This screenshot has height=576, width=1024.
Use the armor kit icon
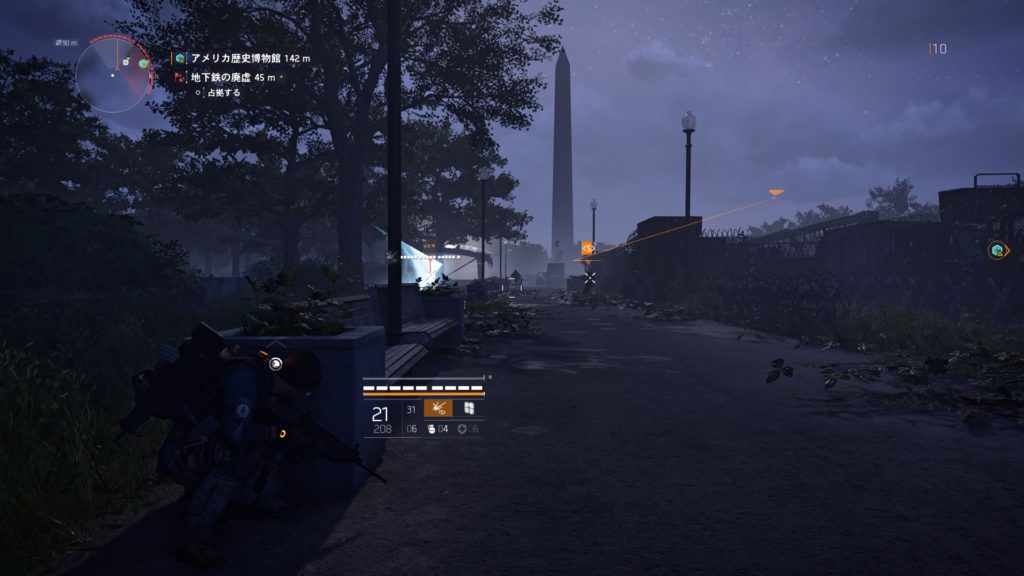point(460,429)
